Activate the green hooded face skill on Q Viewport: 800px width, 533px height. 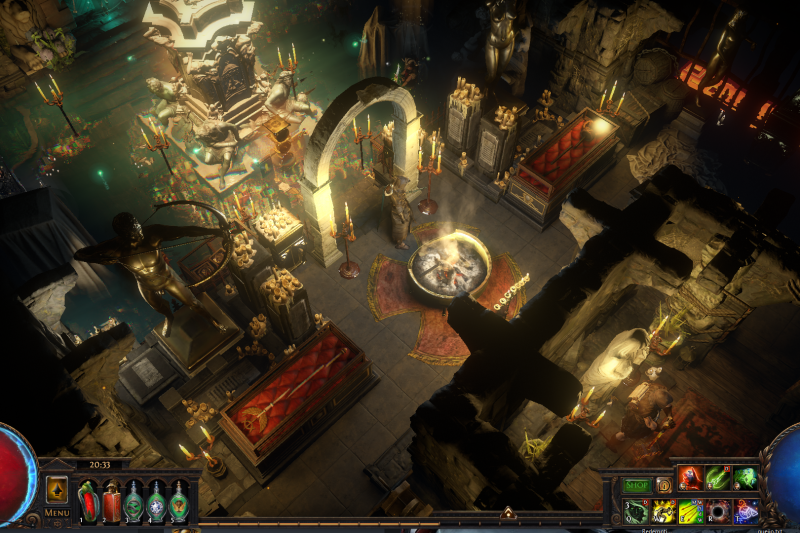(636, 512)
